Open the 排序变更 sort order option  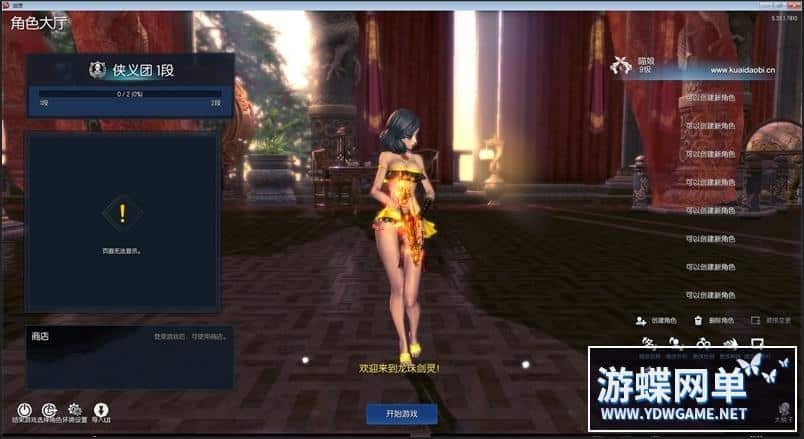(x=771, y=321)
